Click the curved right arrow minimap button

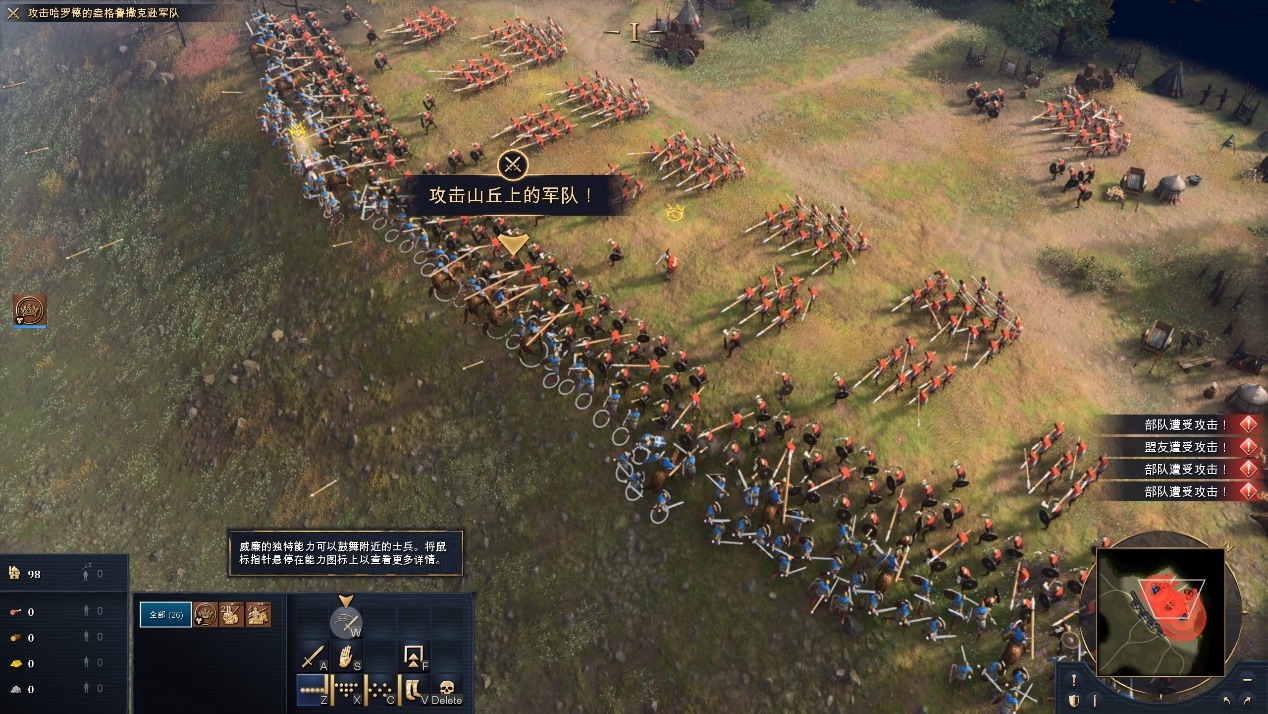pyautogui.click(x=1248, y=701)
